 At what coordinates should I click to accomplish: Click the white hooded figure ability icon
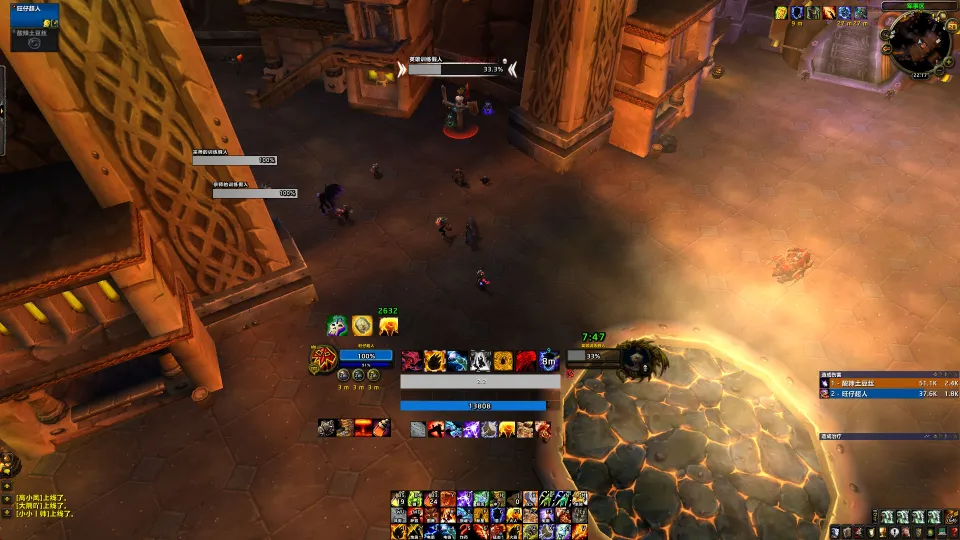[479, 360]
